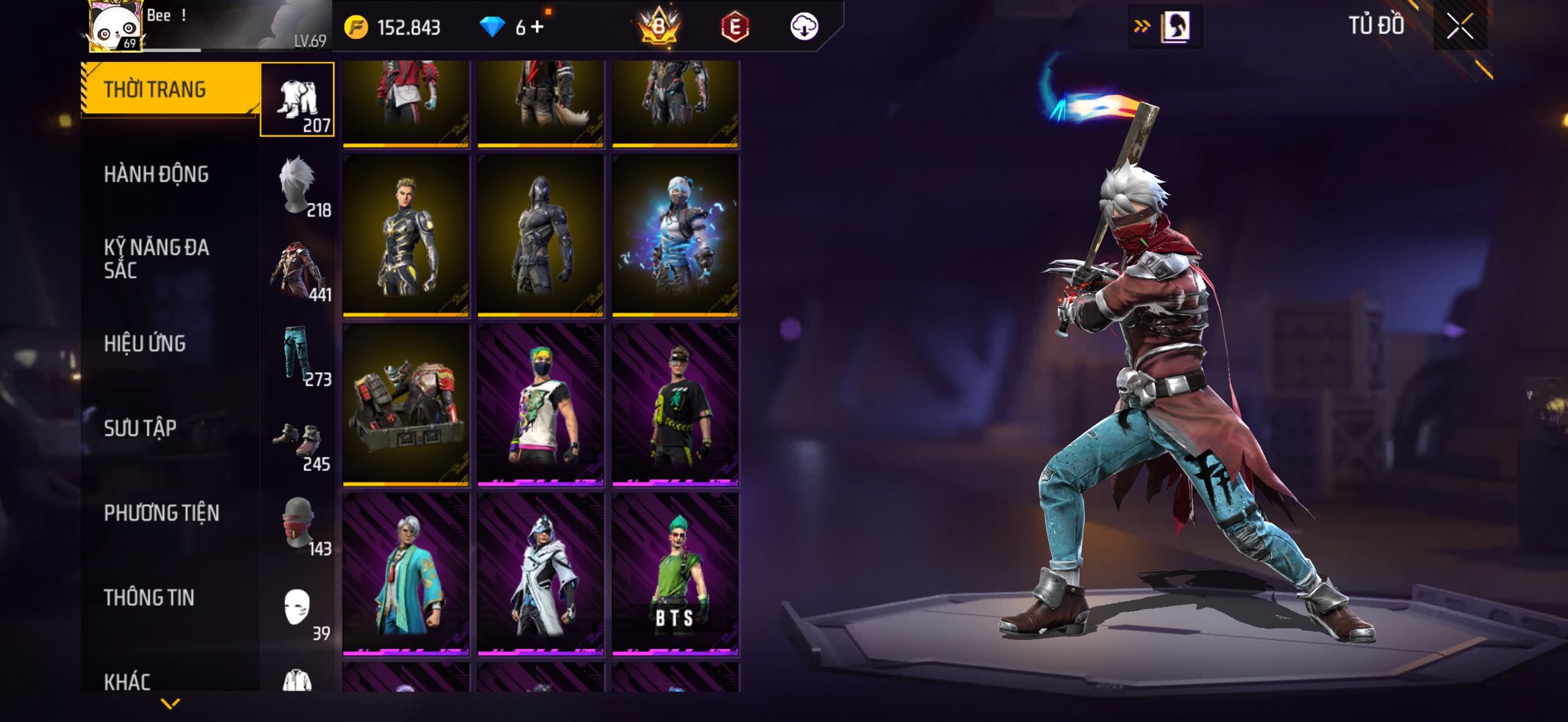Close the wardrobe with the X button
Viewport: 1568px width, 722px height.
pyautogui.click(x=1459, y=27)
